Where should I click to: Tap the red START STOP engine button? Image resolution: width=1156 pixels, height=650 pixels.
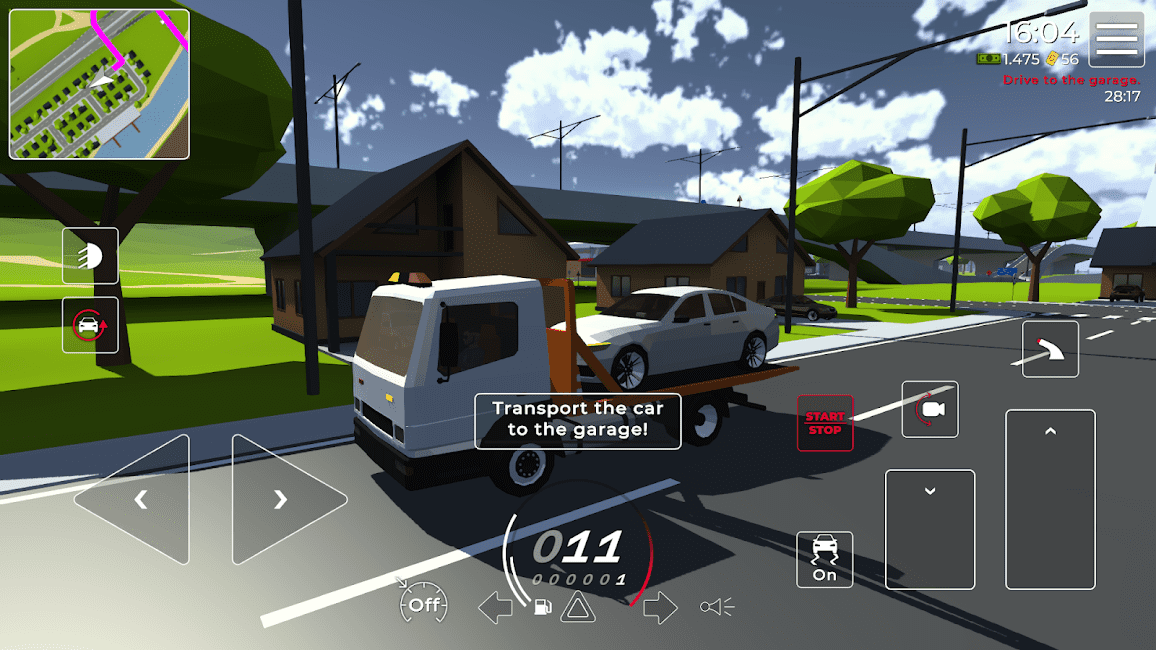click(x=825, y=423)
